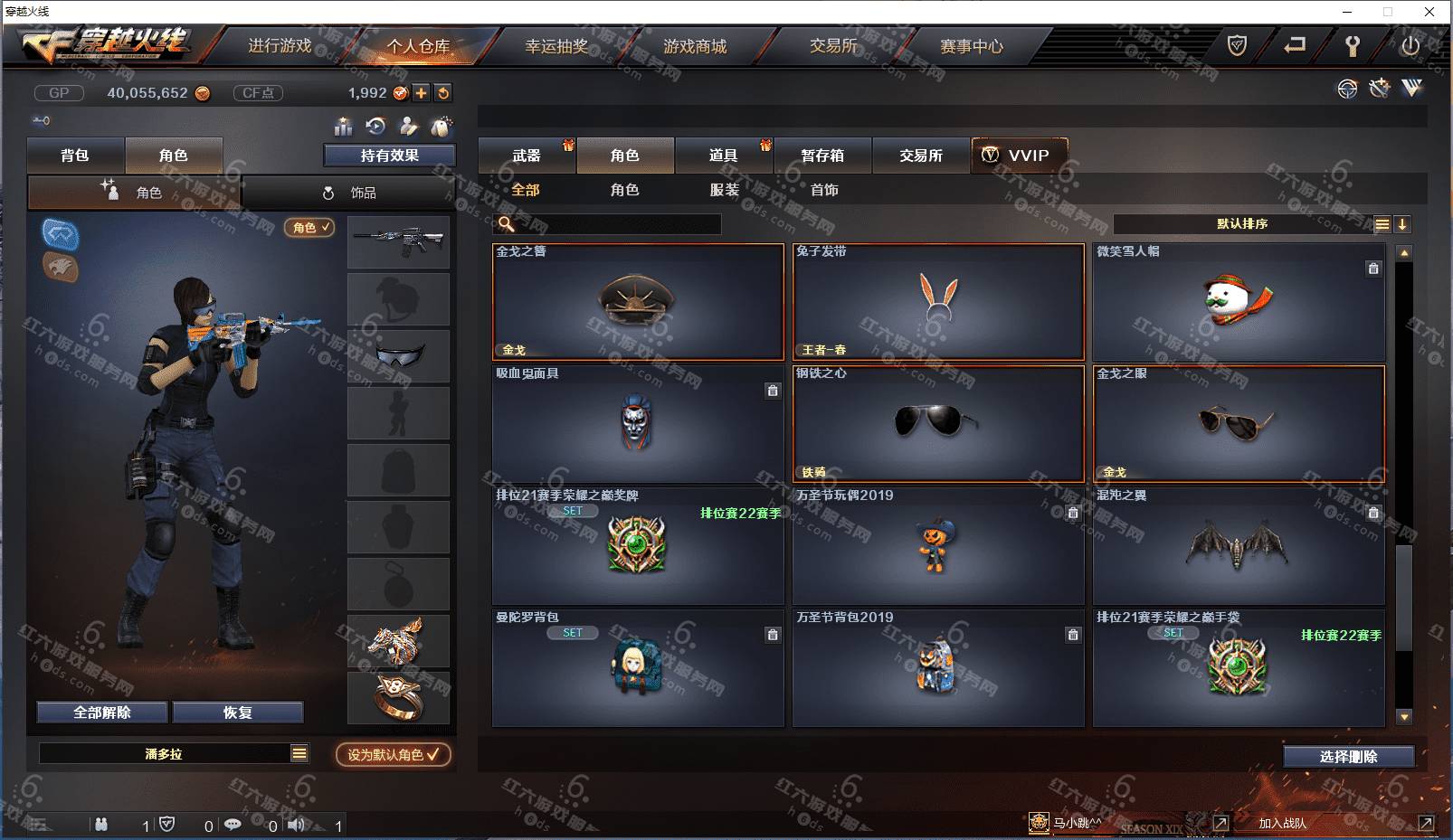Open the 道具 items tab
The width and height of the screenshot is (1453, 840).
(x=723, y=156)
